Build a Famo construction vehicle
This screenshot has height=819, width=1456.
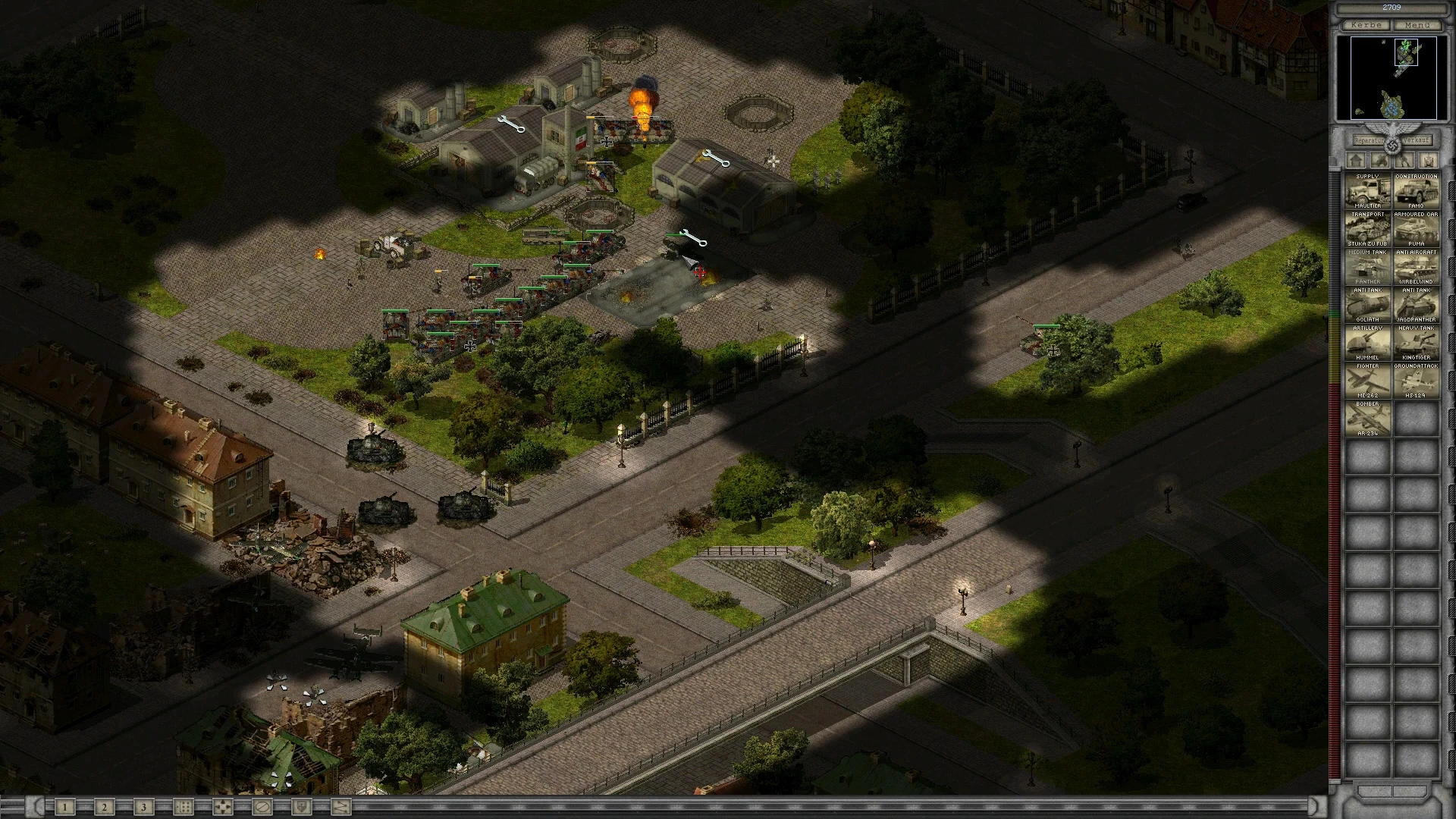tap(1416, 191)
